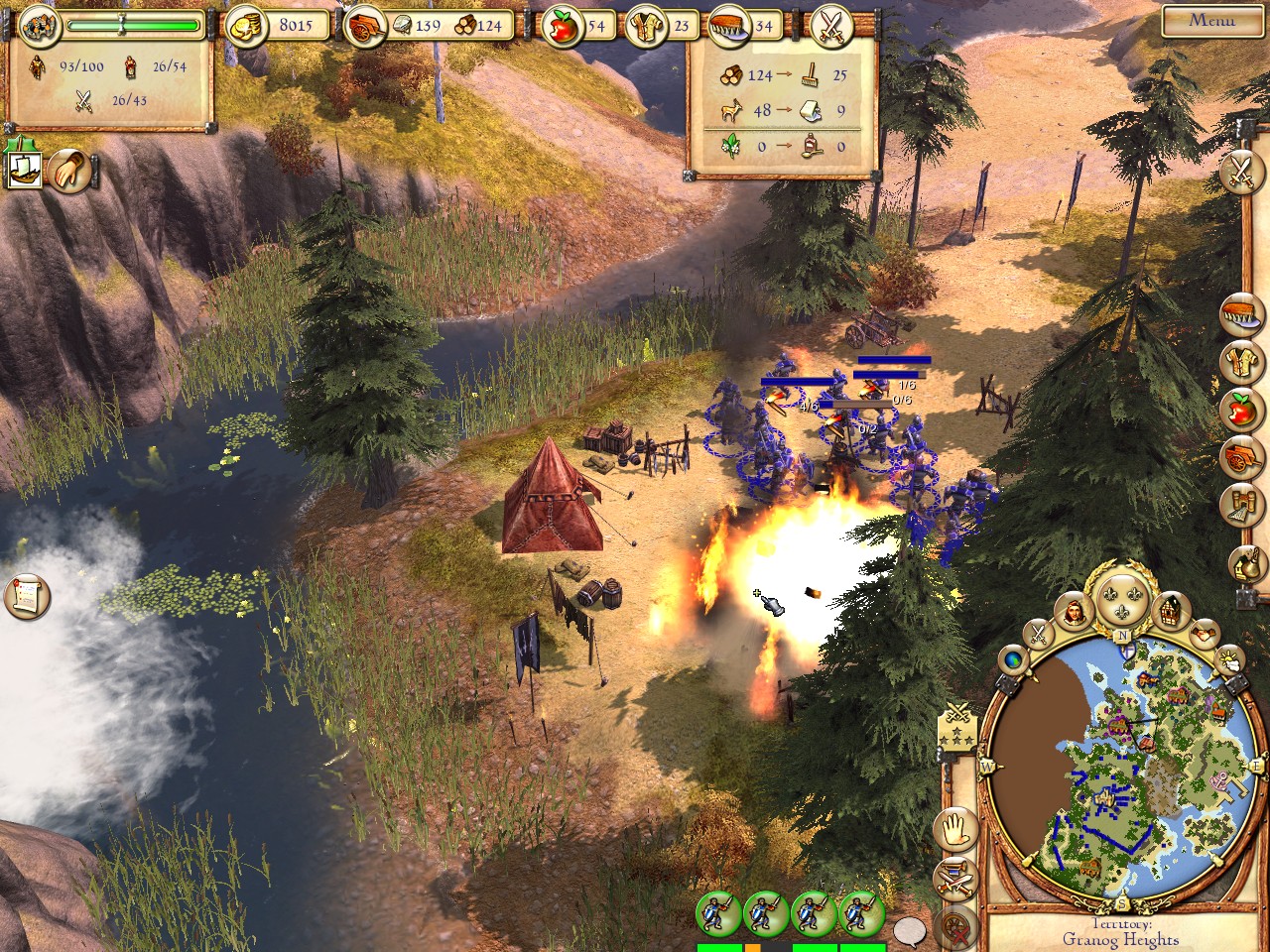The width and height of the screenshot is (1270, 952).
Task: Open the knight portrait button
Action: pyautogui.click(x=1076, y=613)
